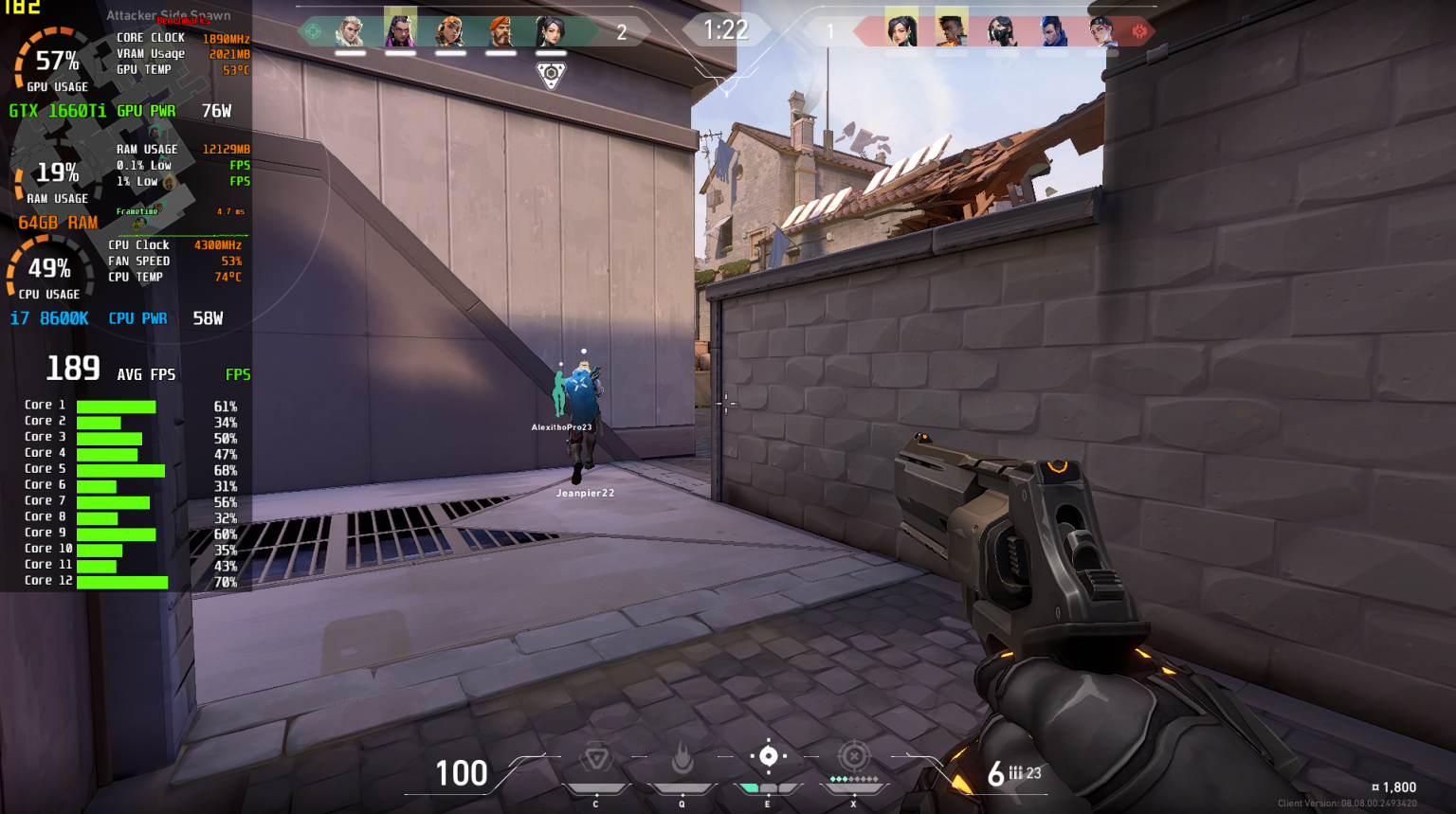Select the flame Incendiary ability icon
Viewport: 1456px width, 814px height.
pyautogui.click(x=682, y=758)
